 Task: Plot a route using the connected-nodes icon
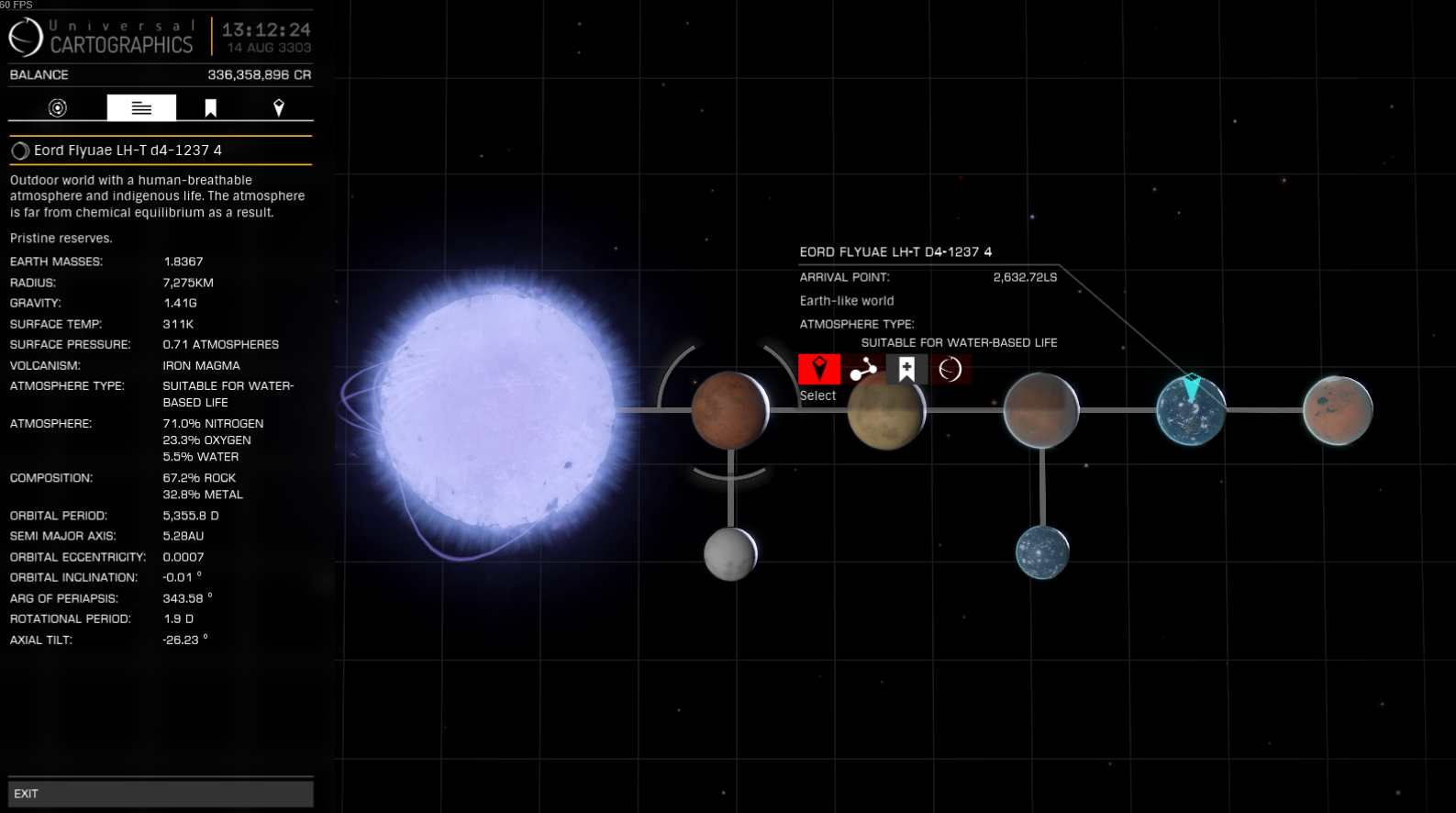[863, 369]
